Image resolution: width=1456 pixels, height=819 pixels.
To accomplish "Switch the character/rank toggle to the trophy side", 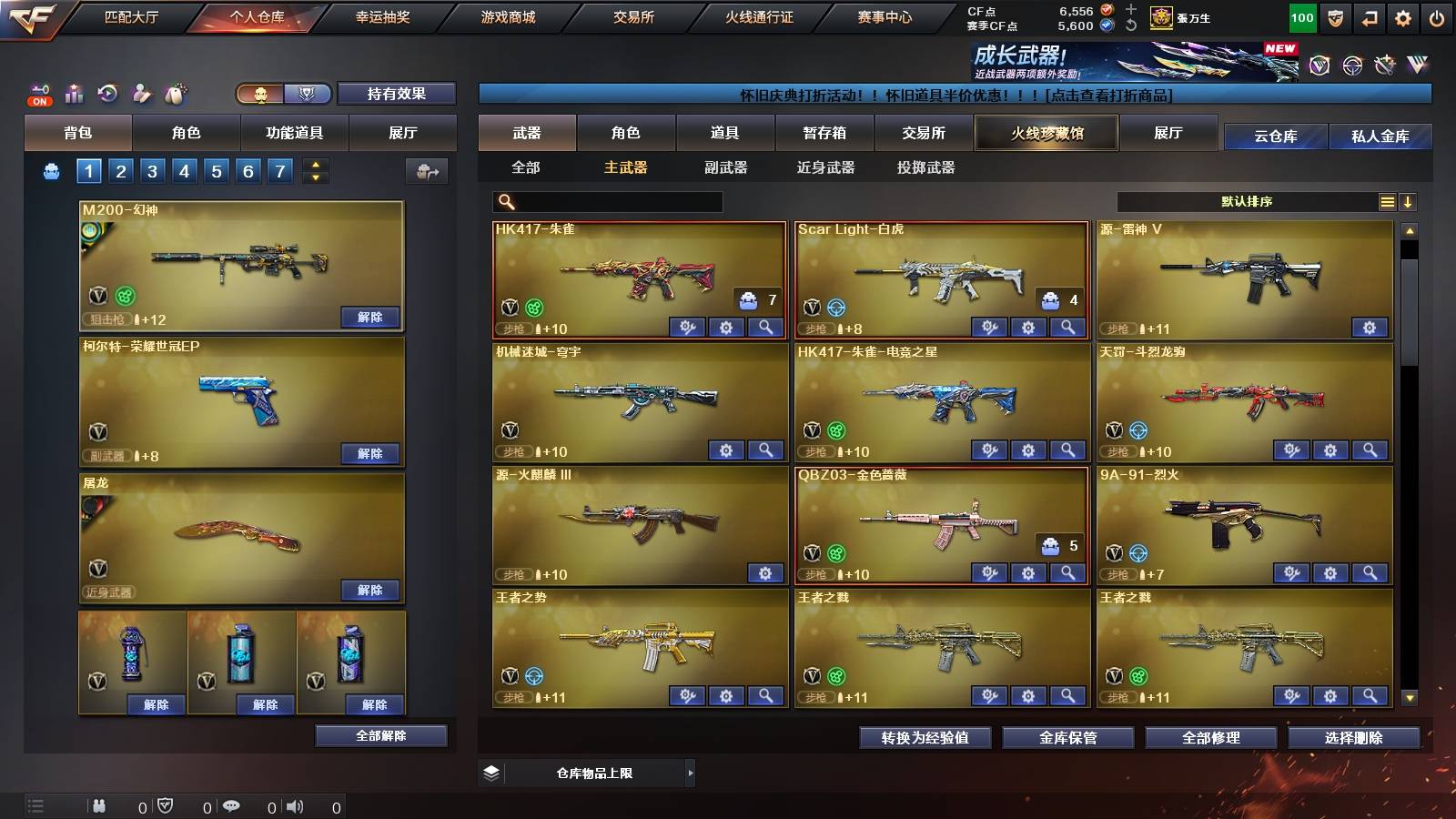I will [x=307, y=95].
